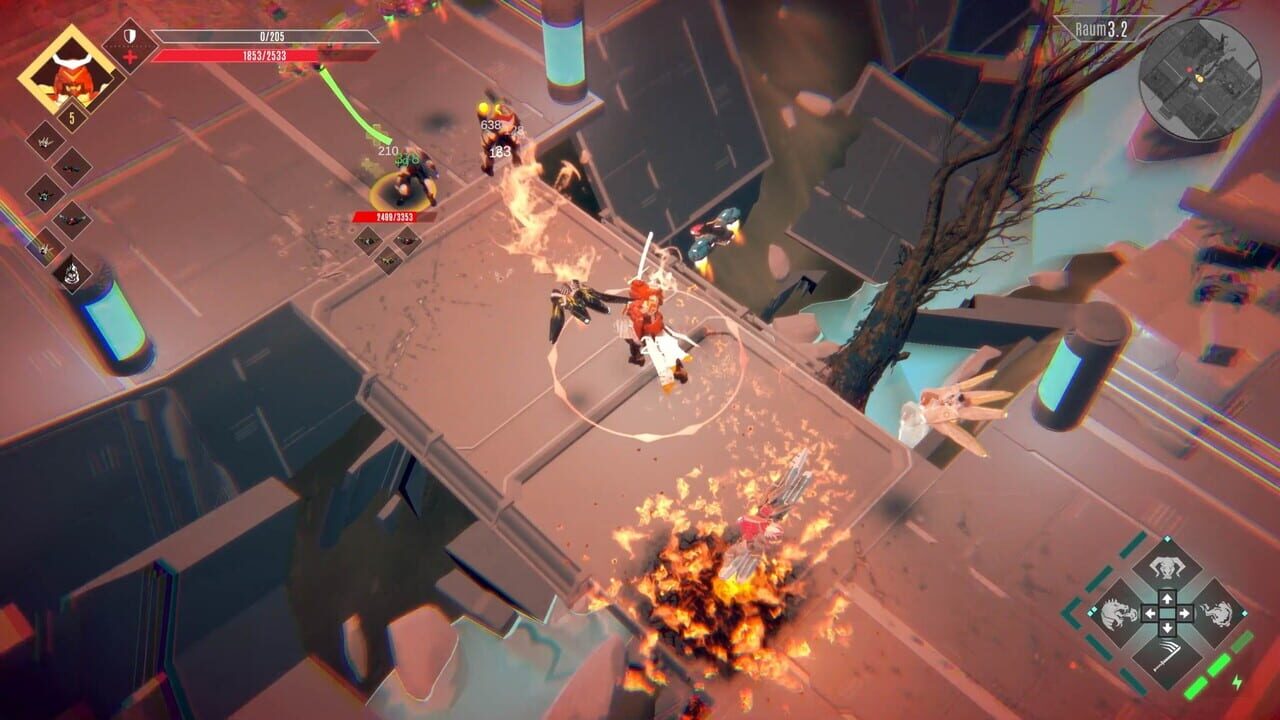The height and width of the screenshot is (720, 1280).
Task: Select the beast summon icon in the ability diamond
Action: [1166, 567]
